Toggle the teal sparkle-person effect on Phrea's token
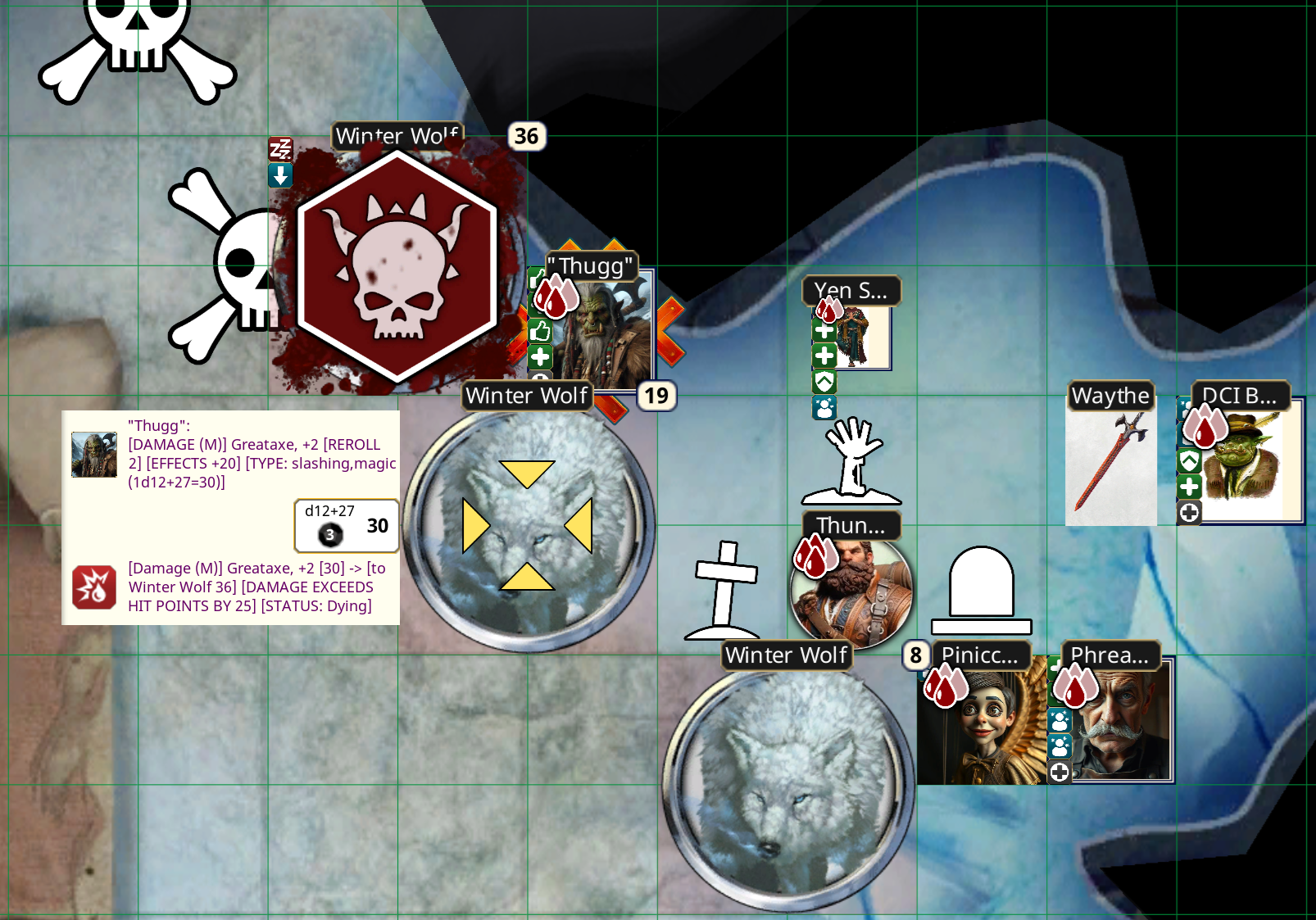This screenshot has width=1316, height=920. 1060,720
